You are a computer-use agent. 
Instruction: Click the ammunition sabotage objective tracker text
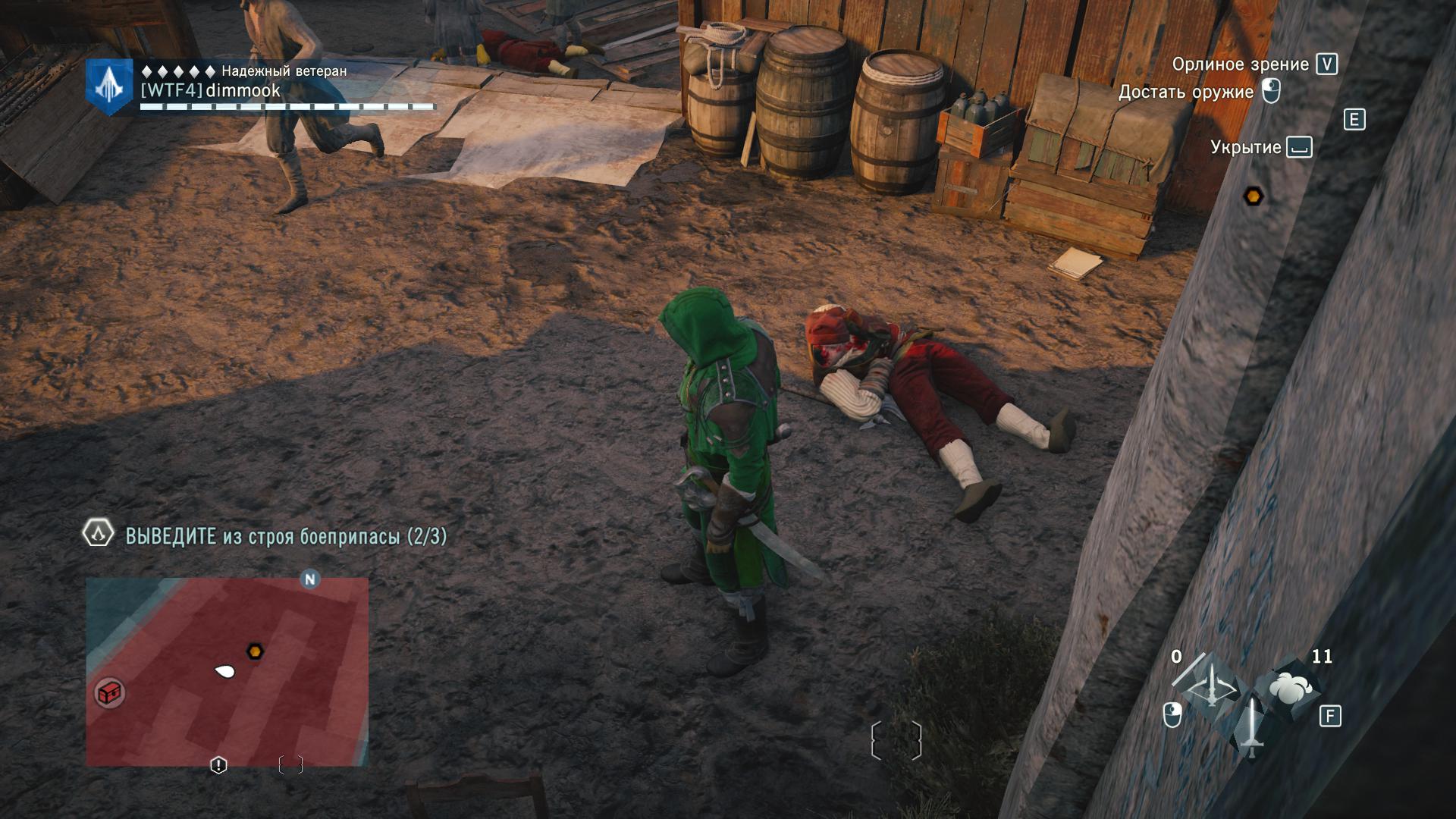coord(286,537)
